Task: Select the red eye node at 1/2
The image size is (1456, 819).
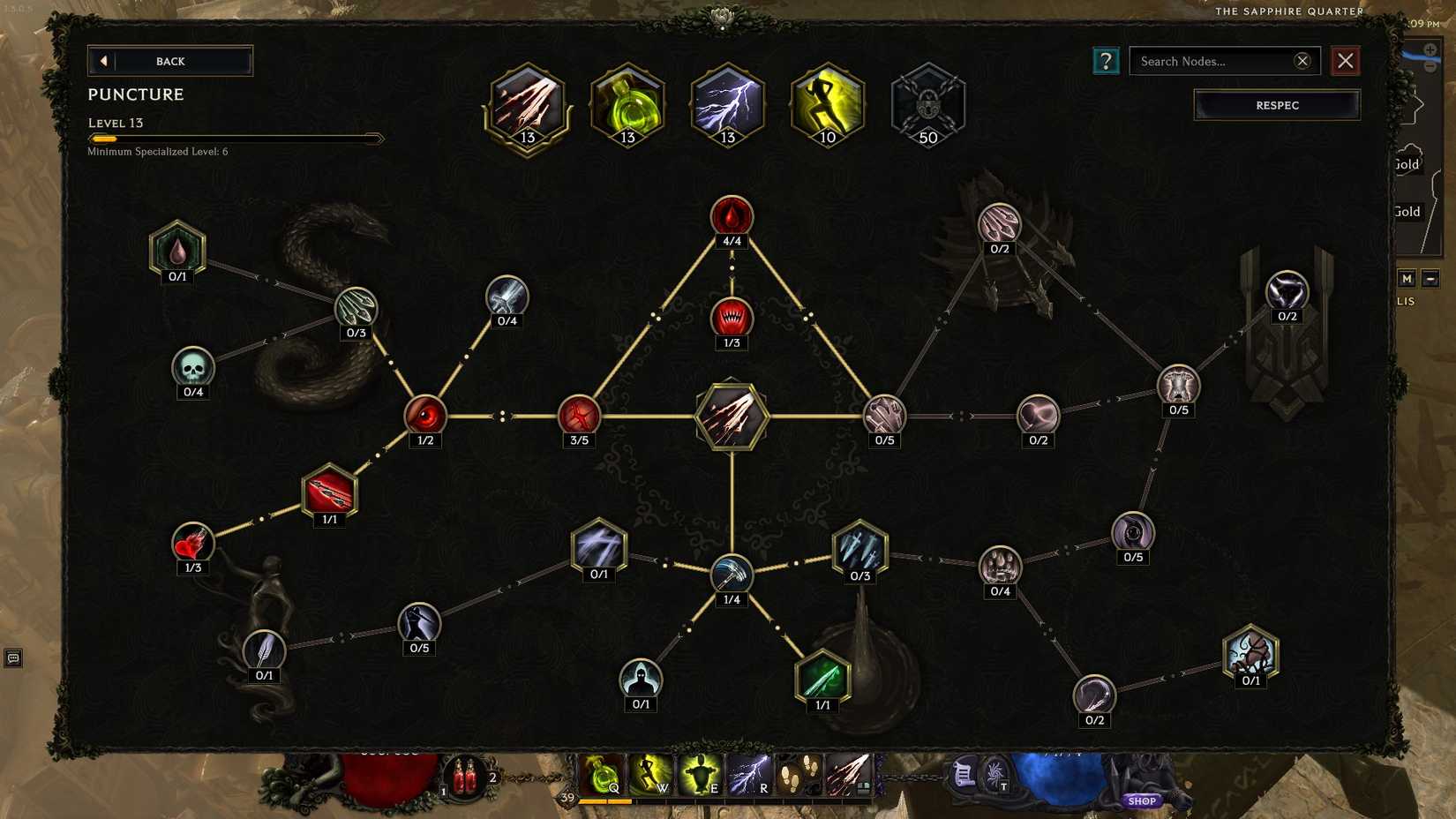Action: click(425, 416)
